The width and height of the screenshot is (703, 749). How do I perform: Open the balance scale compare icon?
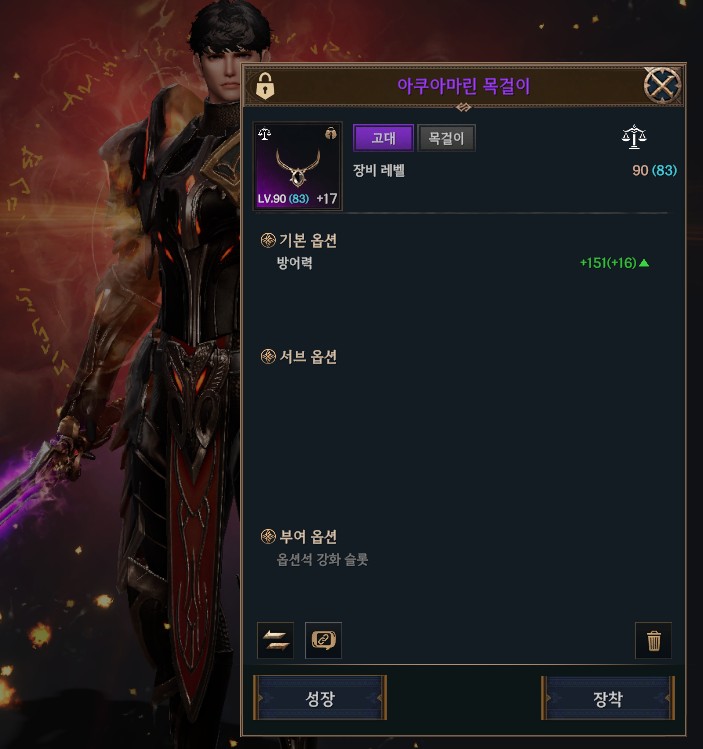(634, 138)
